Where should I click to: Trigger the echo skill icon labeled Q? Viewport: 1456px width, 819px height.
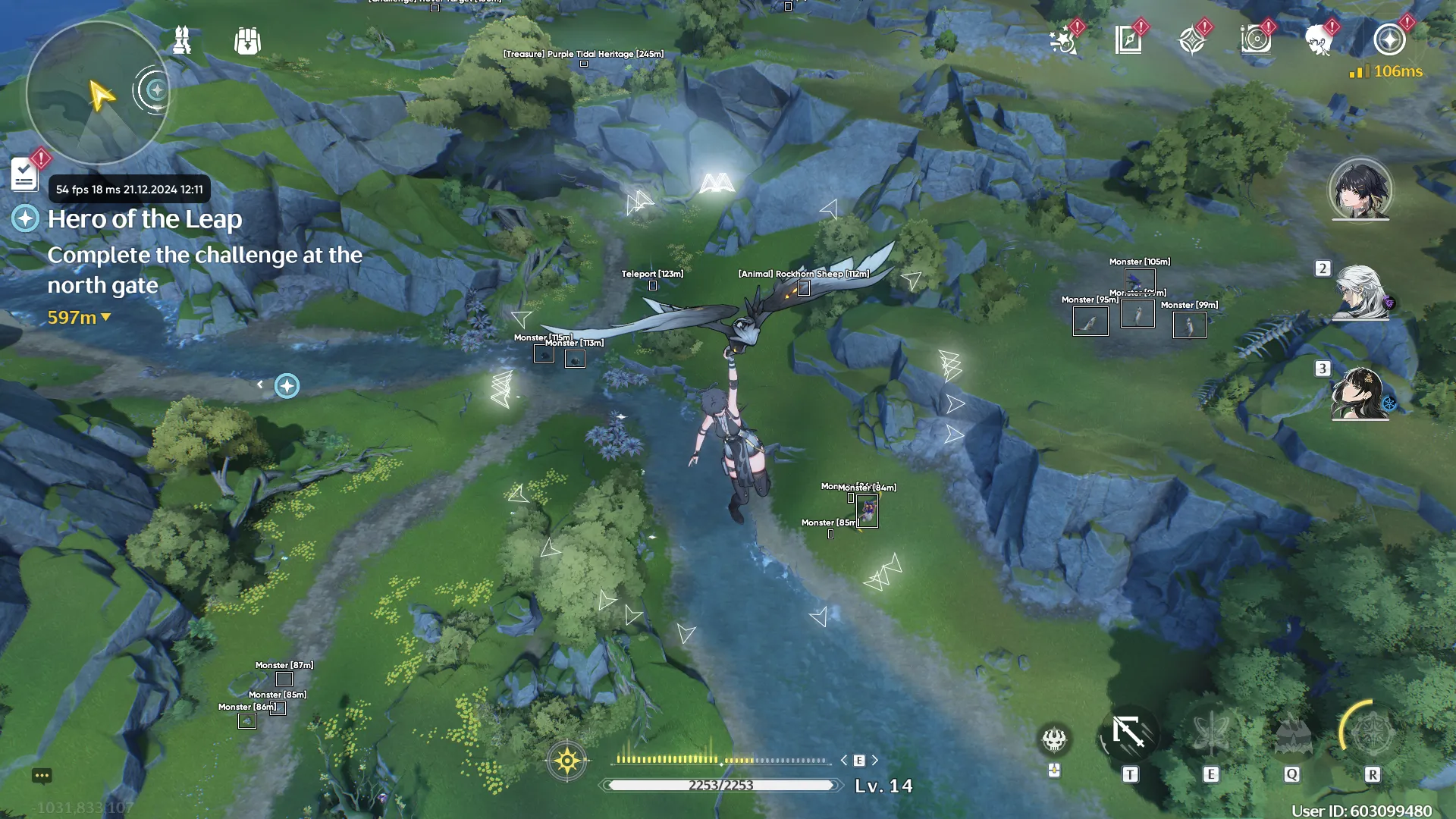click(1291, 734)
